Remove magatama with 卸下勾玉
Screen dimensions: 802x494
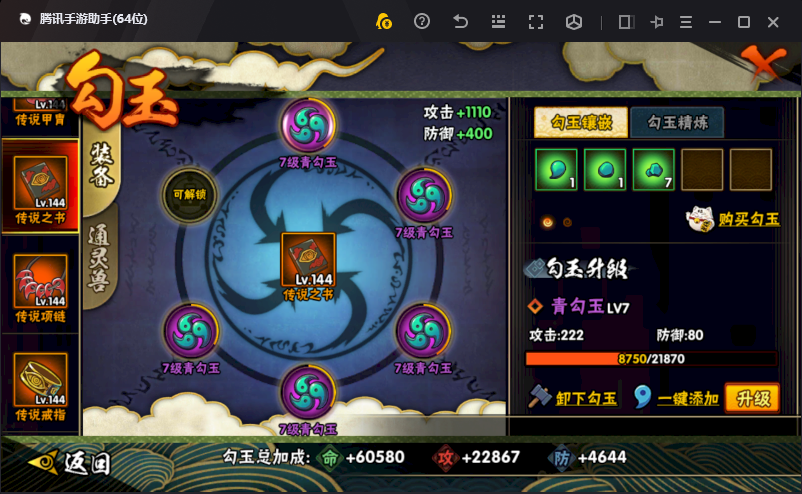pos(573,399)
